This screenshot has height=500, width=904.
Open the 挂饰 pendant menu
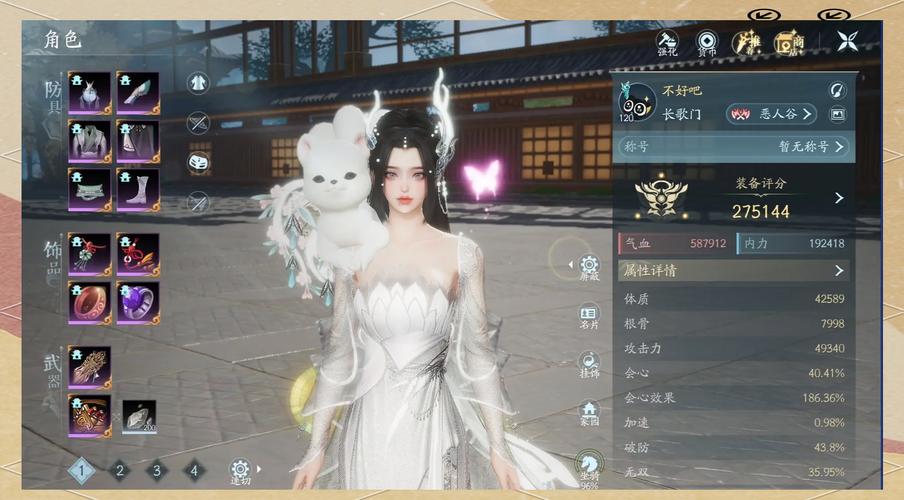(x=589, y=364)
